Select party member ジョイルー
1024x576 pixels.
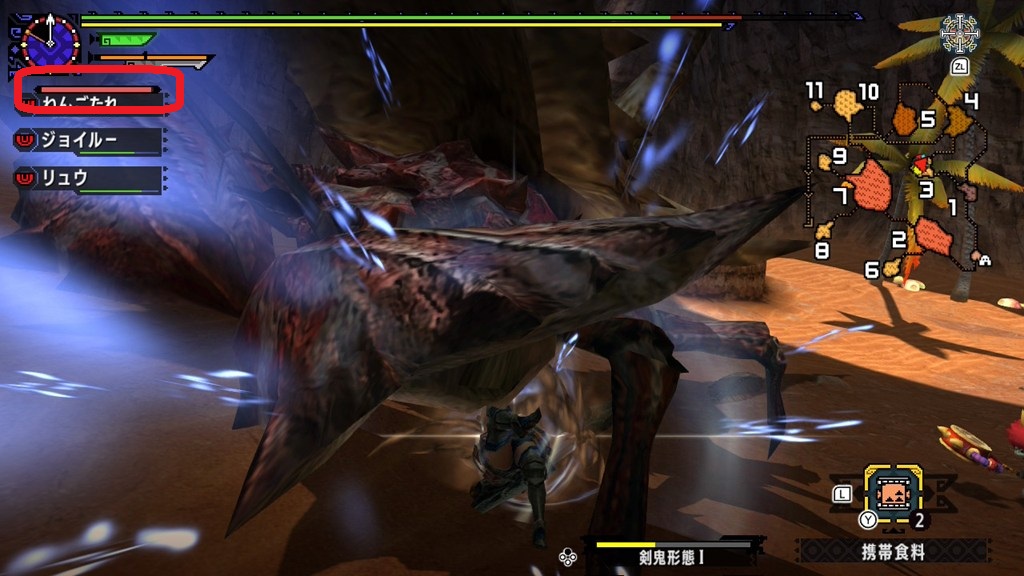(x=86, y=142)
